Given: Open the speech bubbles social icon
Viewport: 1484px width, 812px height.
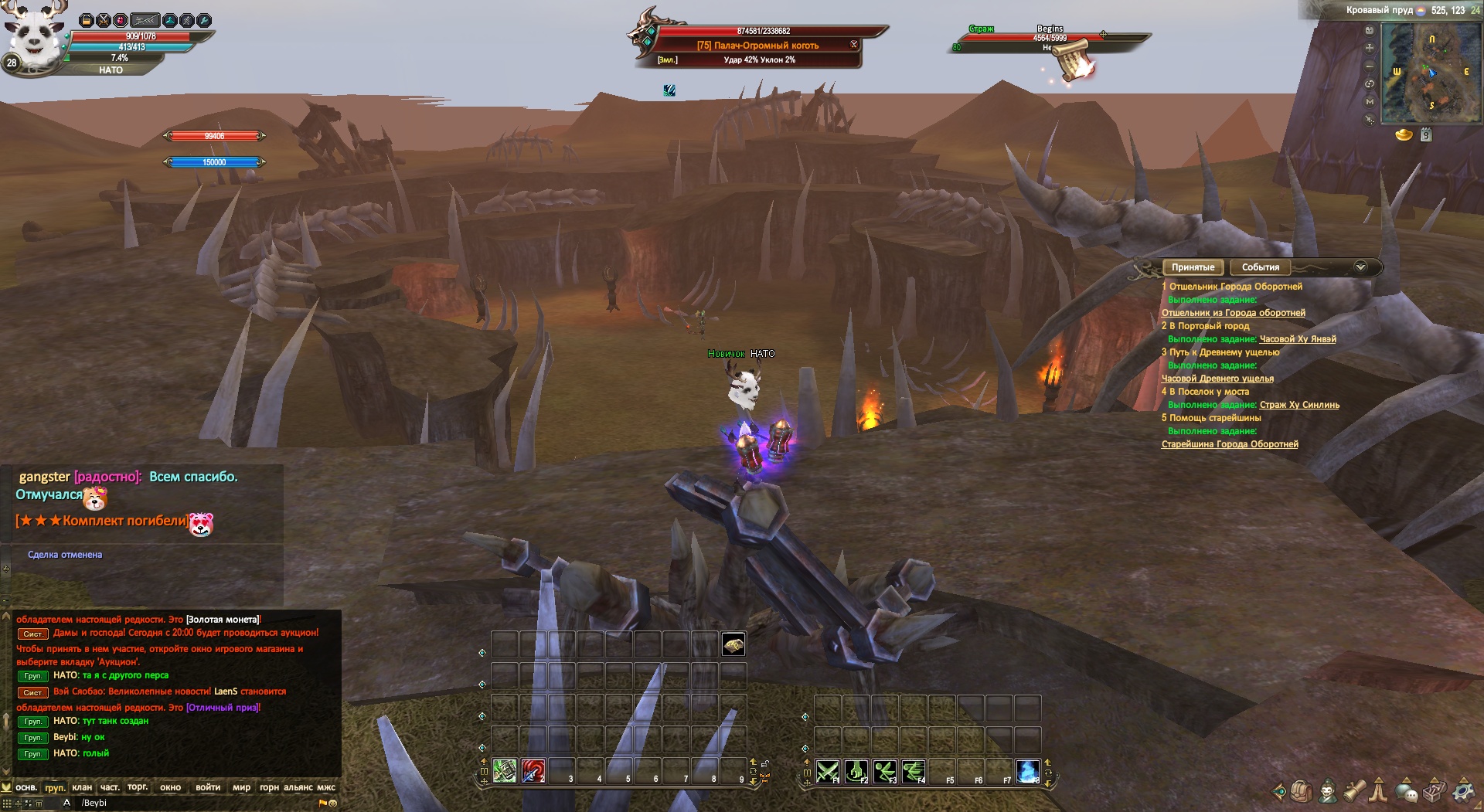Looking at the screenshot, I should [1407, 791].
